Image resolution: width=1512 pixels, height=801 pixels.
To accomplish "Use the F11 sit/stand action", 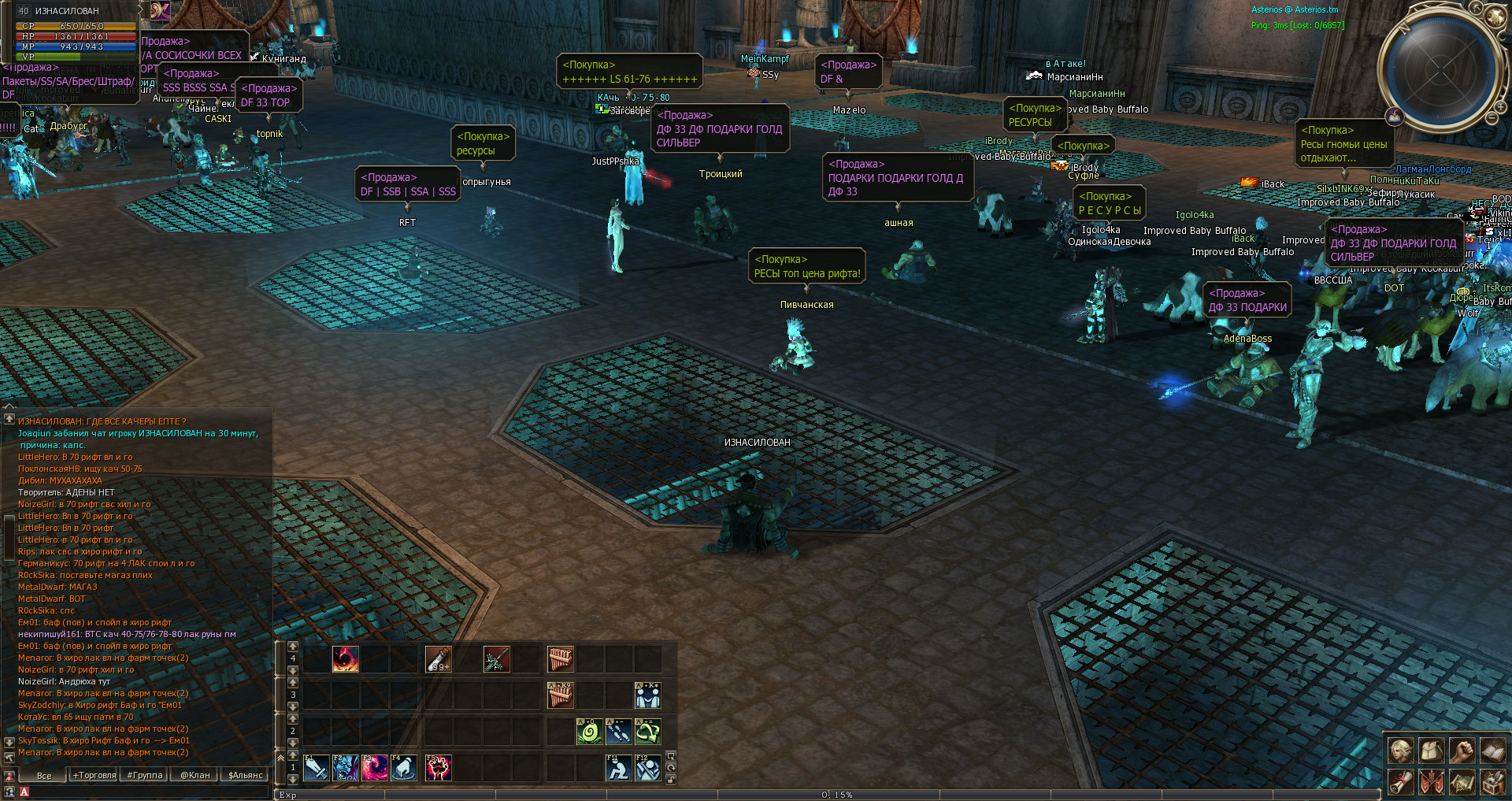I will 618,768.
